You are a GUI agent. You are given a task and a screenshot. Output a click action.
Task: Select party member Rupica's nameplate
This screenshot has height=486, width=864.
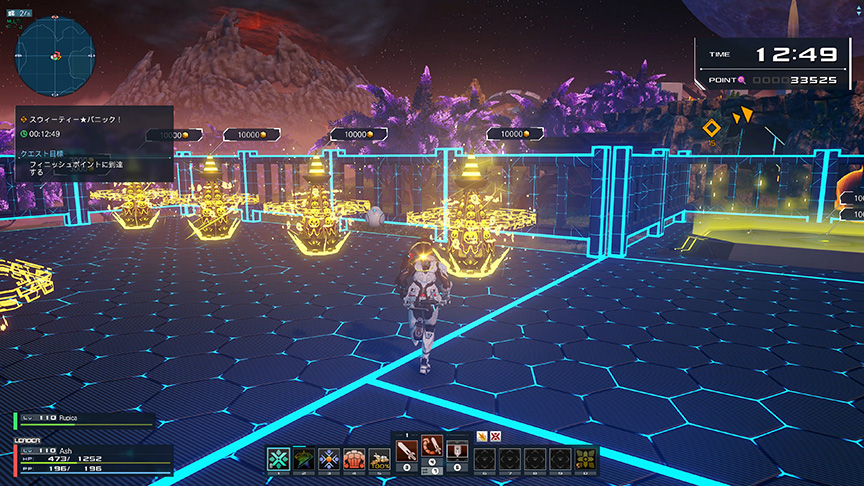tap(84, 421)
